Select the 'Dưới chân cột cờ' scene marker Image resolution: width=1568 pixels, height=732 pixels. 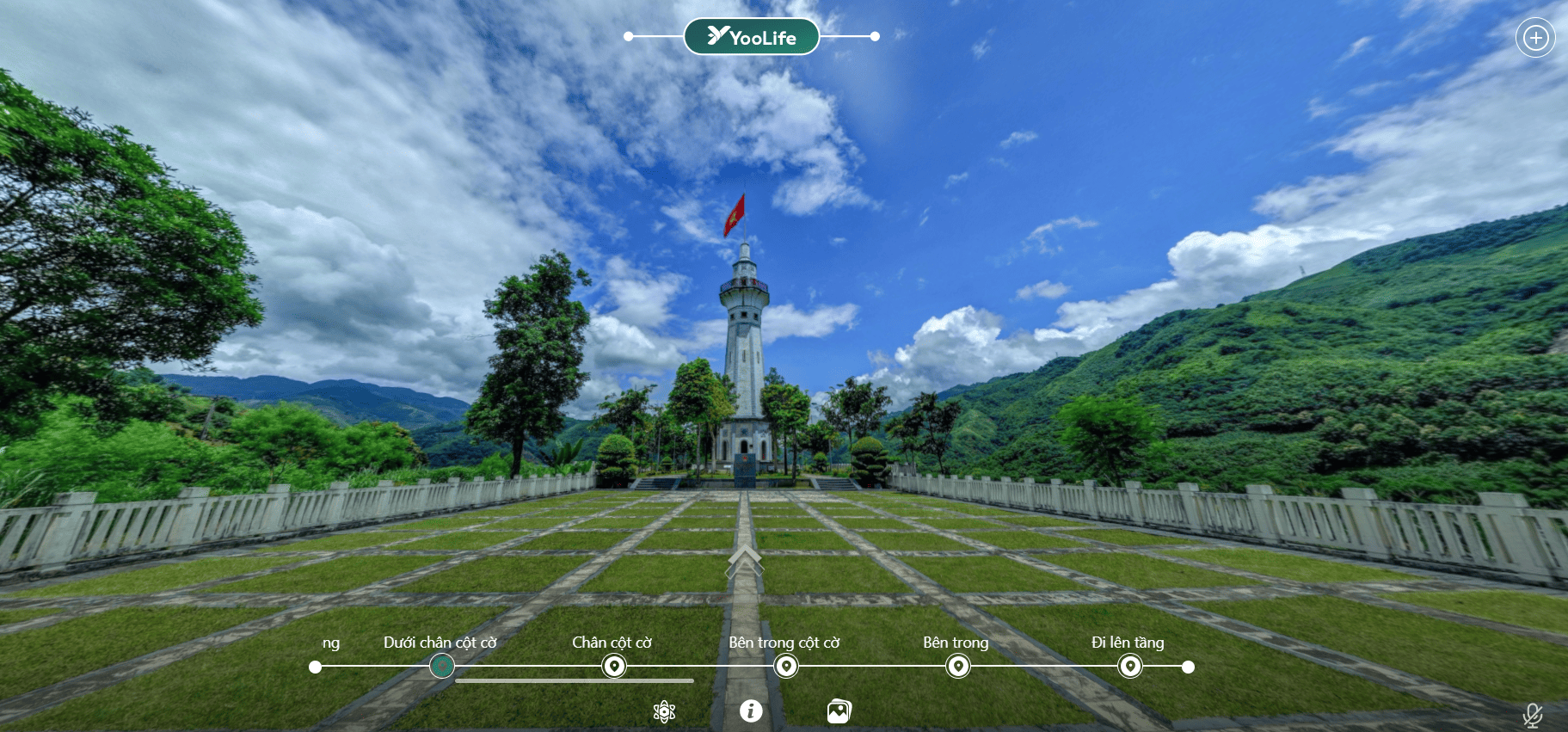tap(441, 666)
